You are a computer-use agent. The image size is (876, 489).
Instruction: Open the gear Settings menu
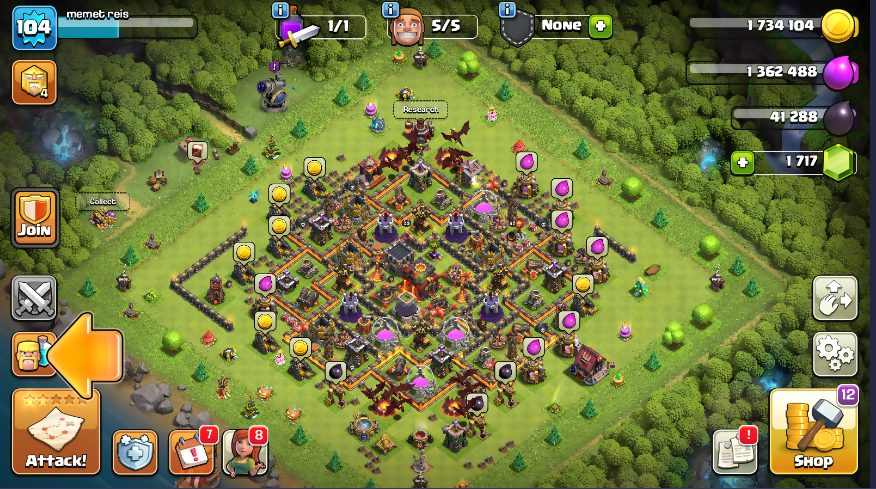(x=834, y=353)
